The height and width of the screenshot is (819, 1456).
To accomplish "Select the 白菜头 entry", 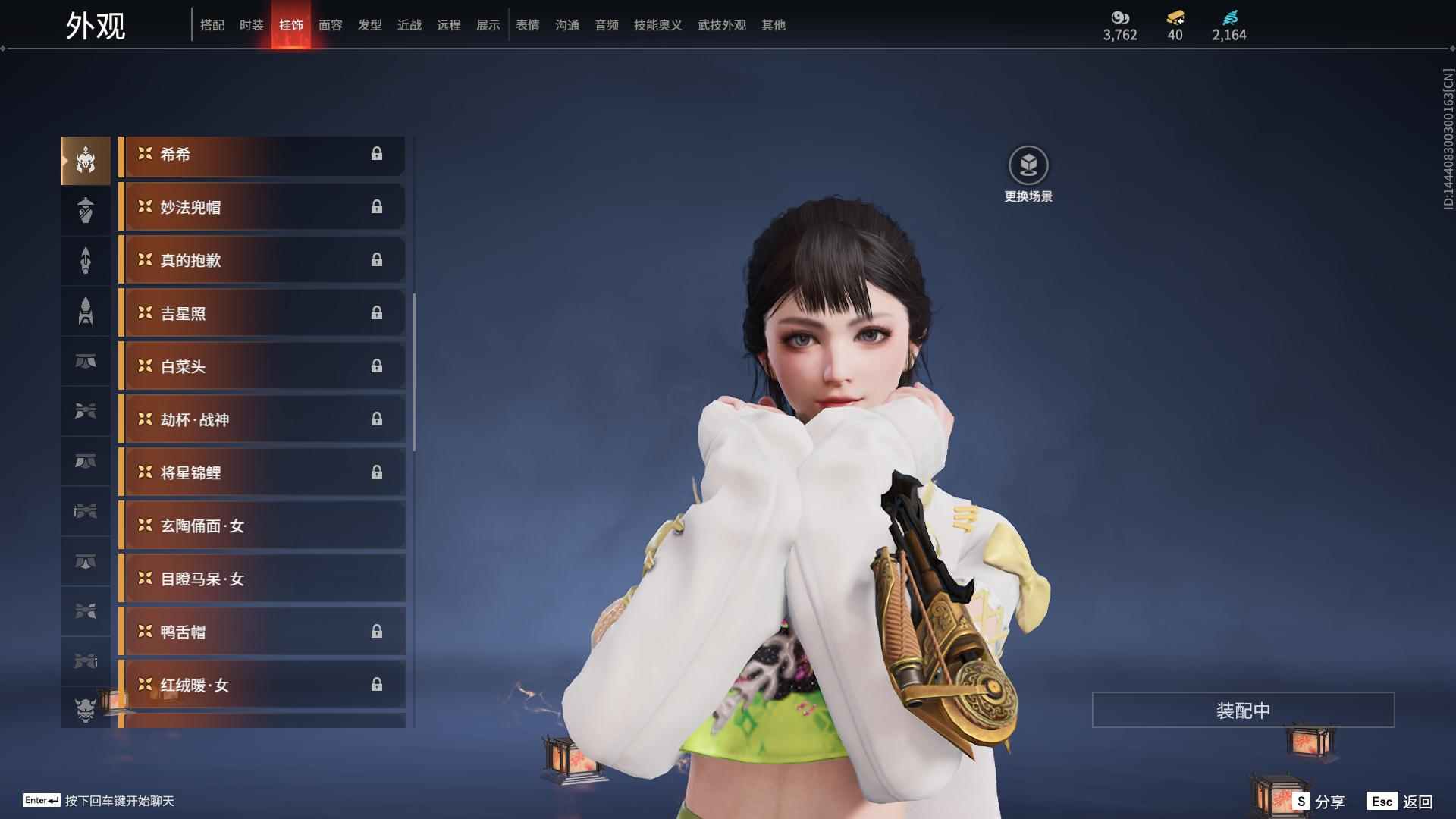I will click(x=262, y=366).
